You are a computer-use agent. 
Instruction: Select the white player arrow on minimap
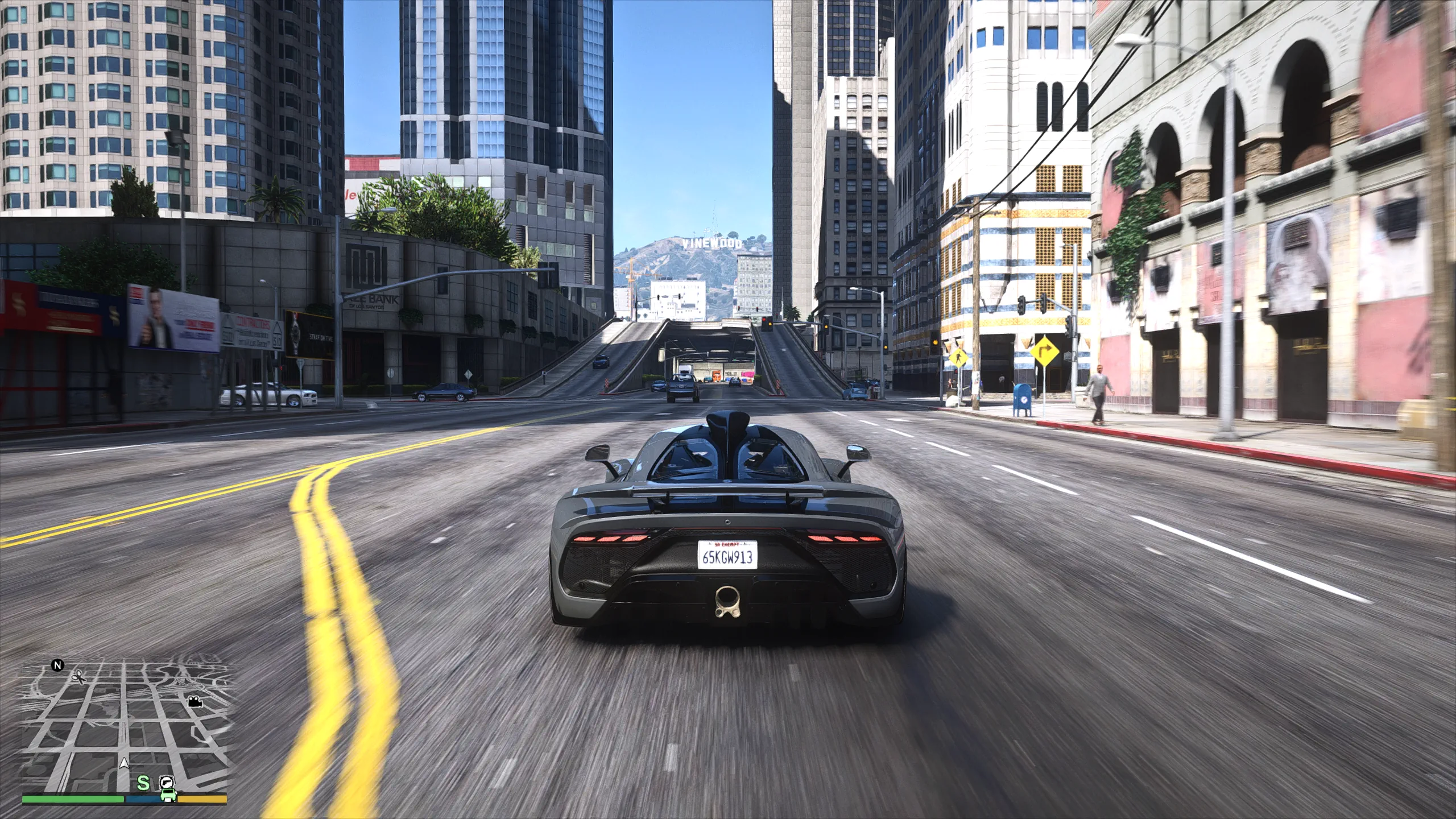click(x=125, y=764)
